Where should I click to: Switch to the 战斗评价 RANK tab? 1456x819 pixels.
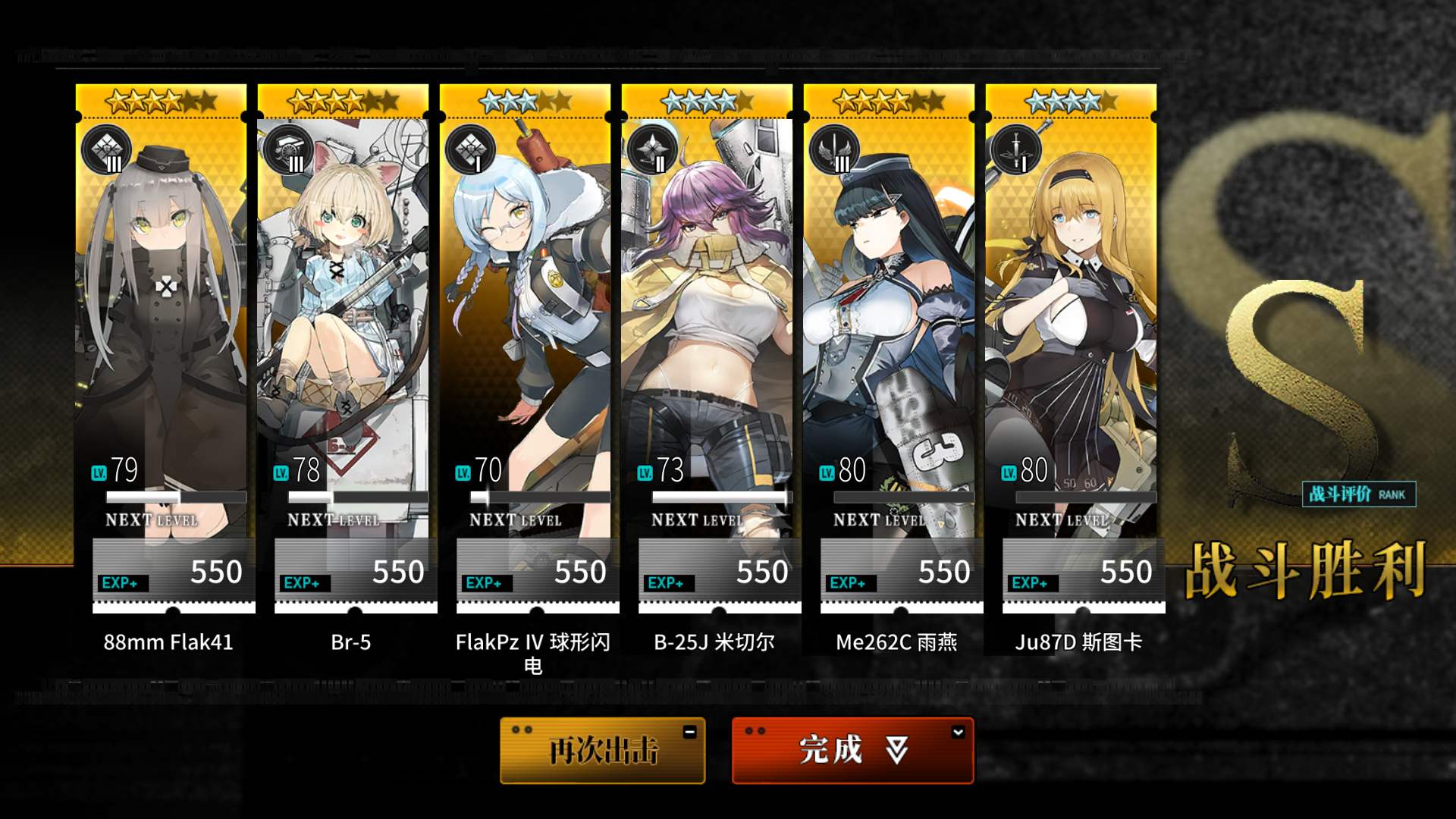click(x=1357, y=494)
